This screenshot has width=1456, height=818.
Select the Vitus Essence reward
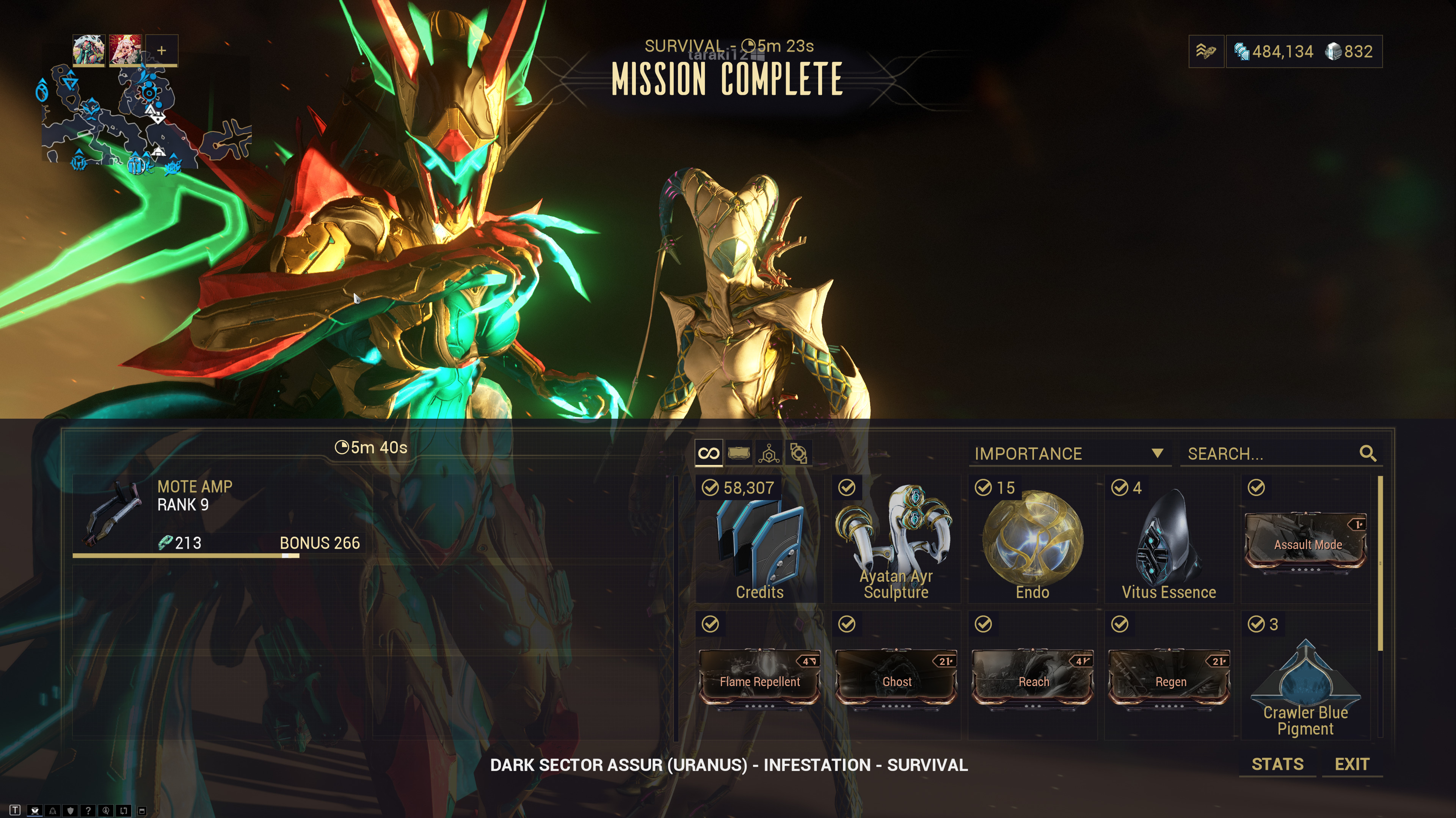pyautogui.click(x=1168, y=540)
